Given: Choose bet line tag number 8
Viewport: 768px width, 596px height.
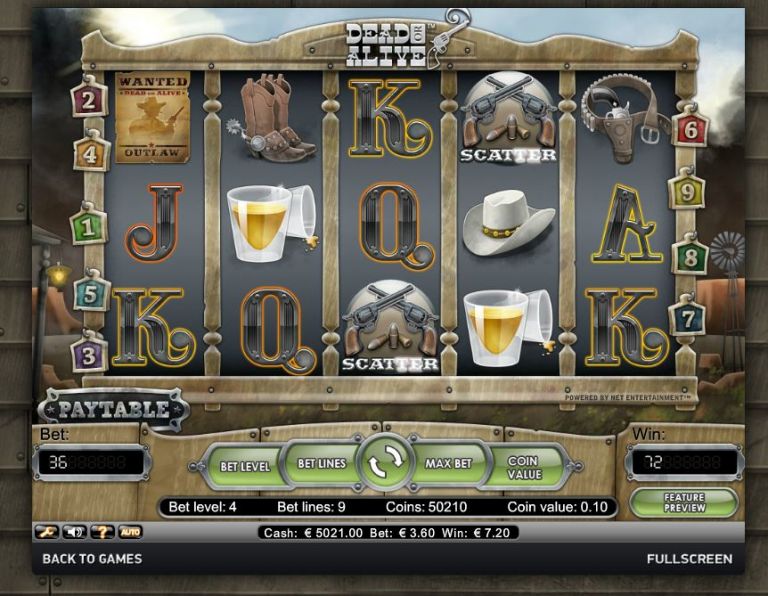Looking at the screenshot, I should [690, 256].
